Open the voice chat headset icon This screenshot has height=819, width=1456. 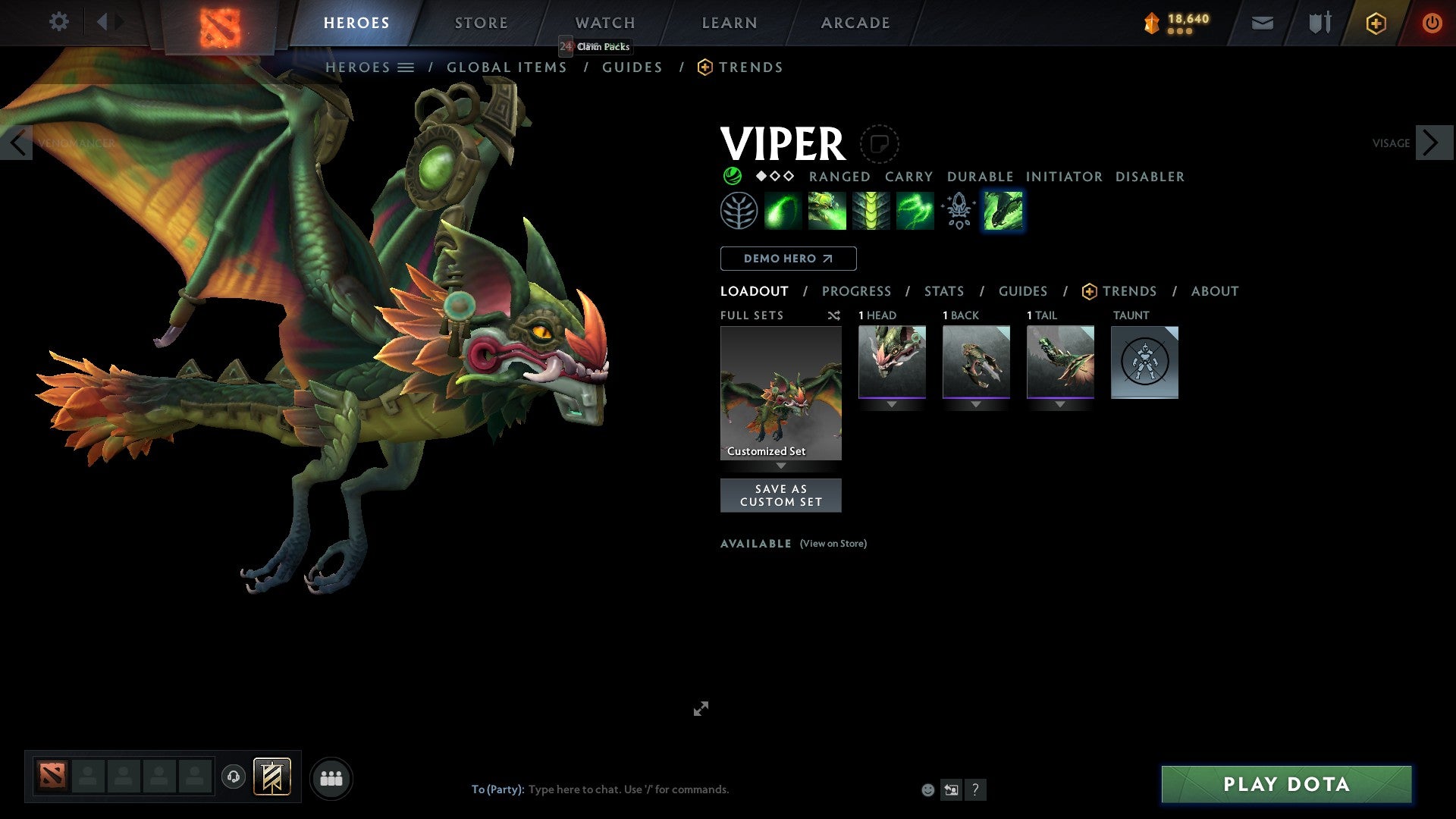[233, 777]
